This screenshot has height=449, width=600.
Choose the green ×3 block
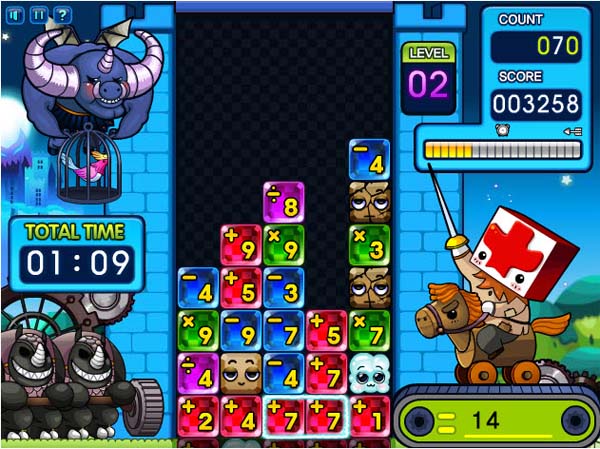pos(369,245)
